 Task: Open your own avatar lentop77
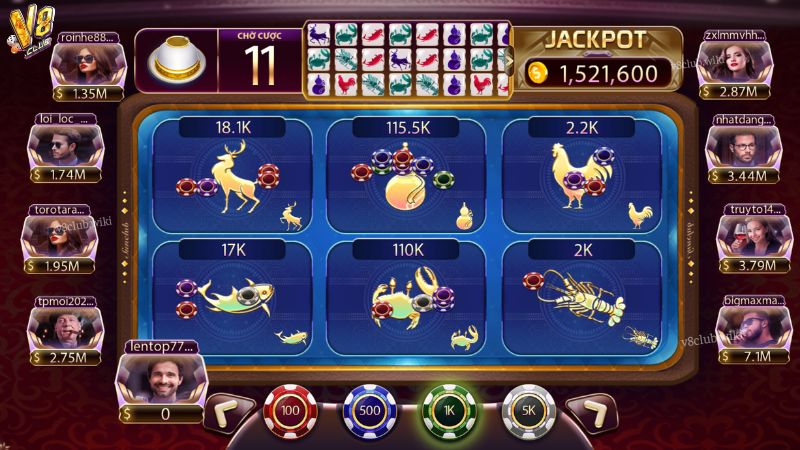click(160, 381)
